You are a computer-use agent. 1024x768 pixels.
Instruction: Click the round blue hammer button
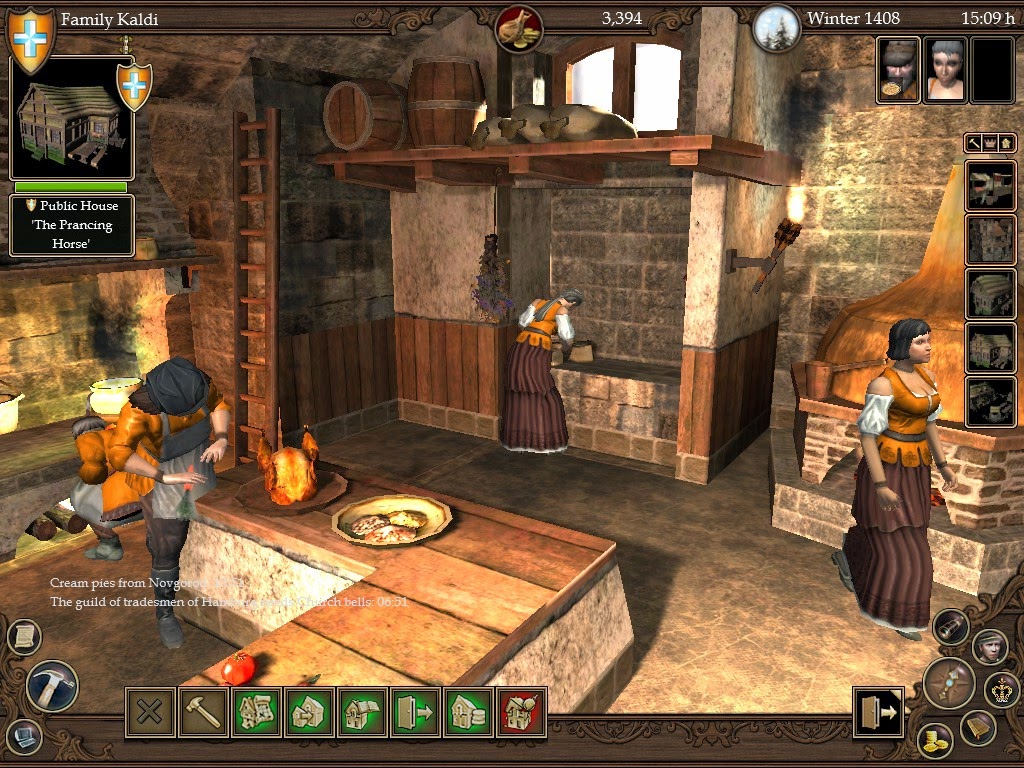click(x=52, y=686)
